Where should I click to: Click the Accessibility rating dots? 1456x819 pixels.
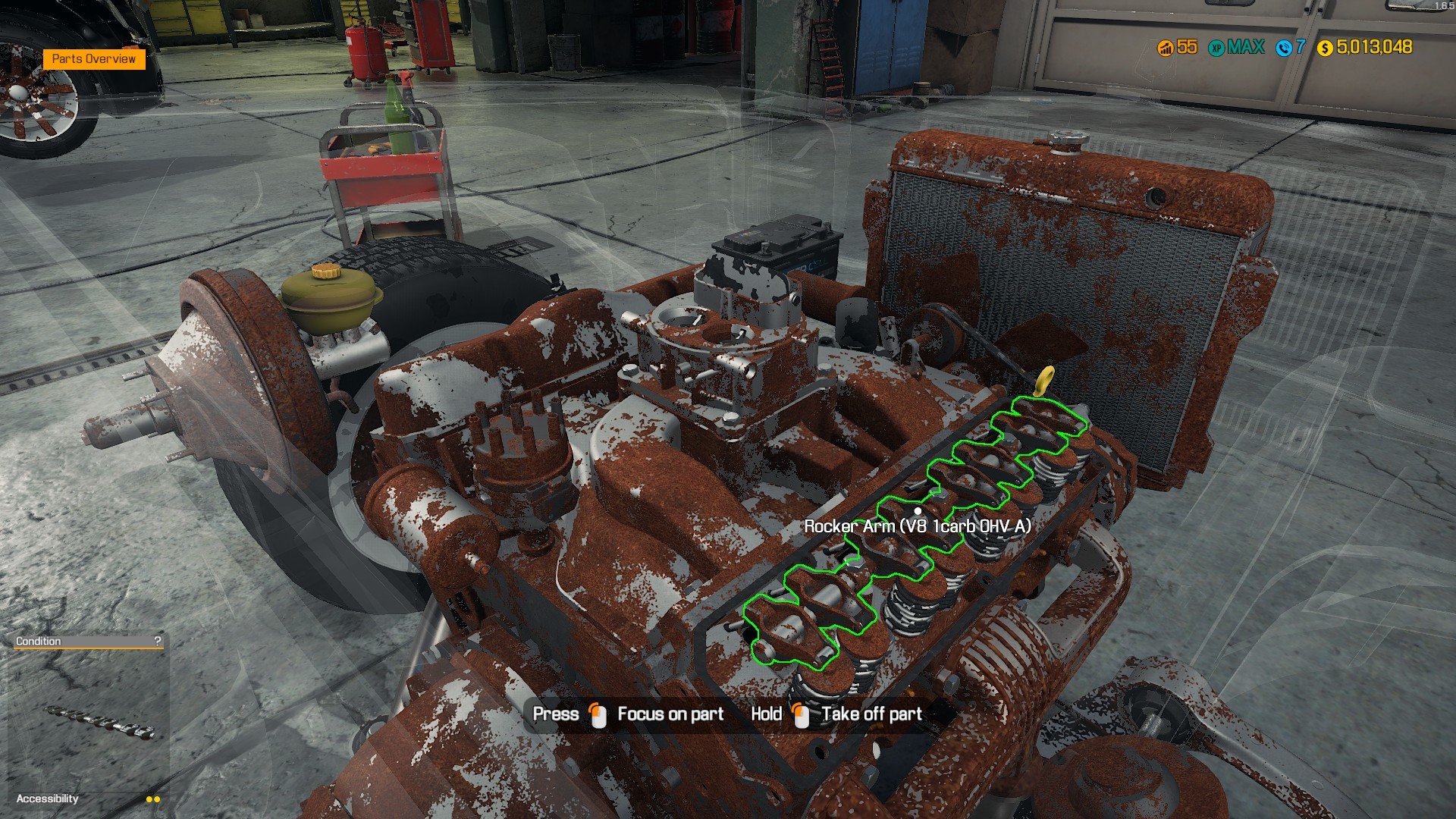click(152, 799)
